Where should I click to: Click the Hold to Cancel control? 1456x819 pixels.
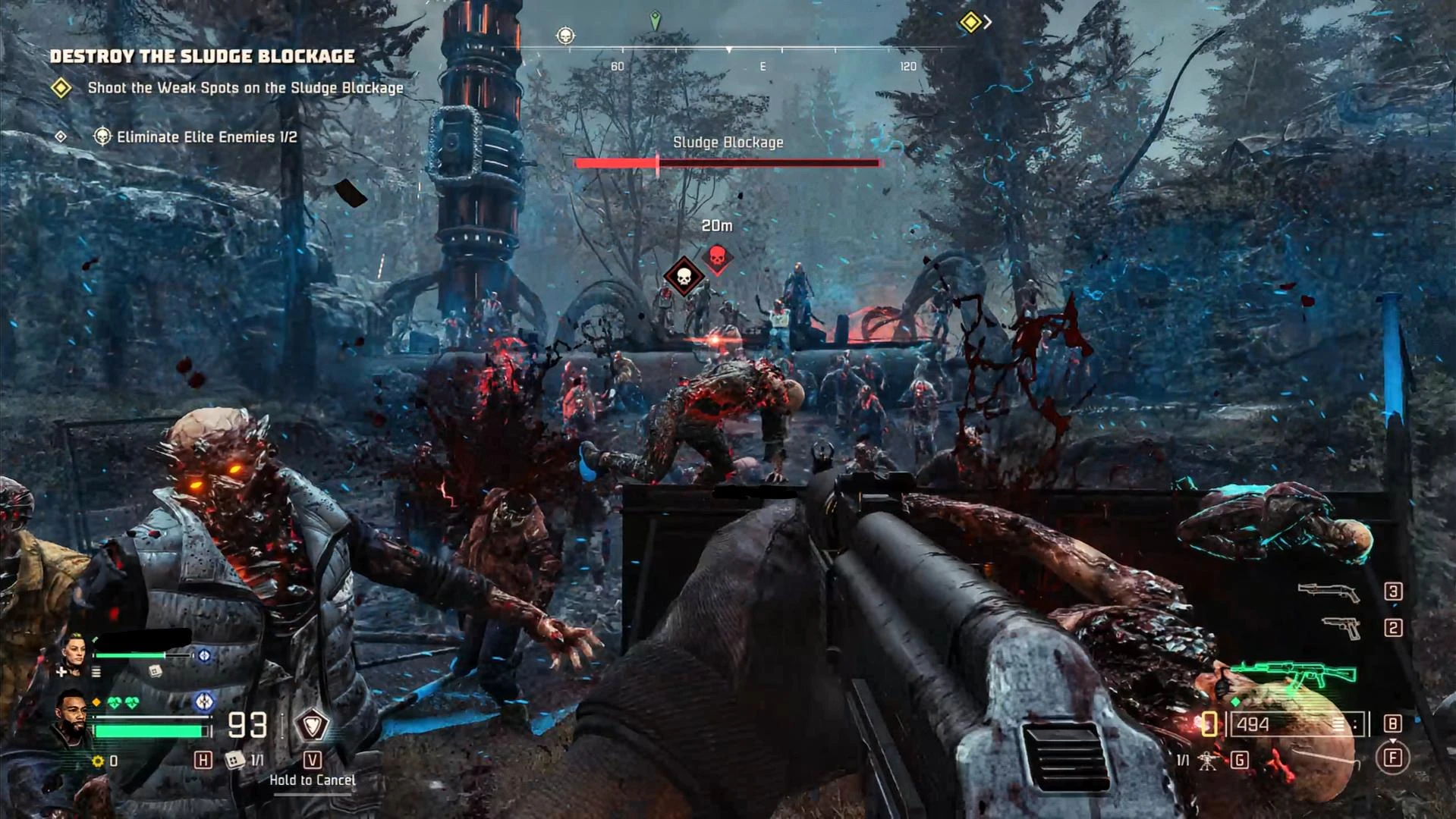(313, 780)
